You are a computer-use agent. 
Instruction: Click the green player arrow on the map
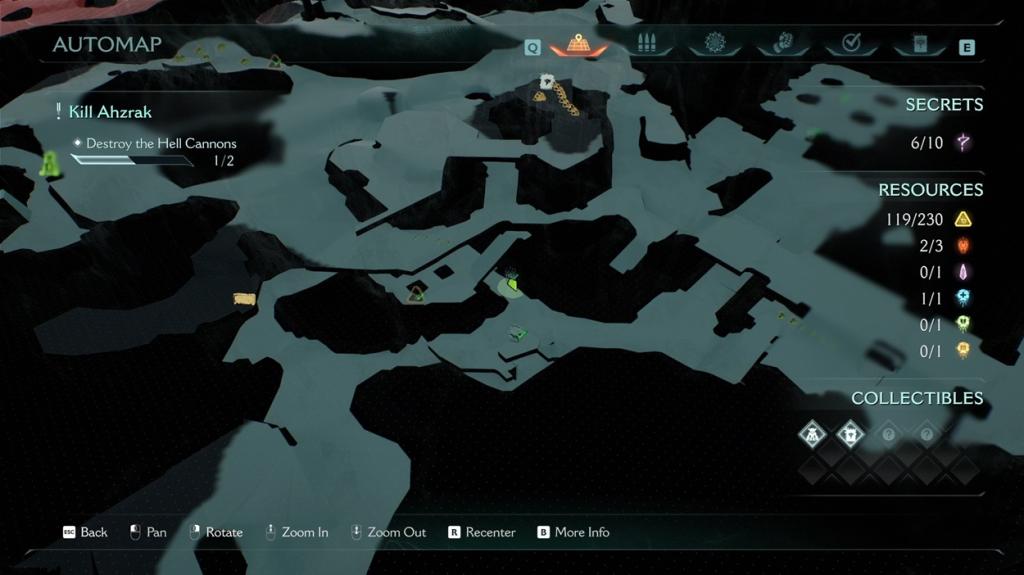pyautogui.click(x=511, y=286)
